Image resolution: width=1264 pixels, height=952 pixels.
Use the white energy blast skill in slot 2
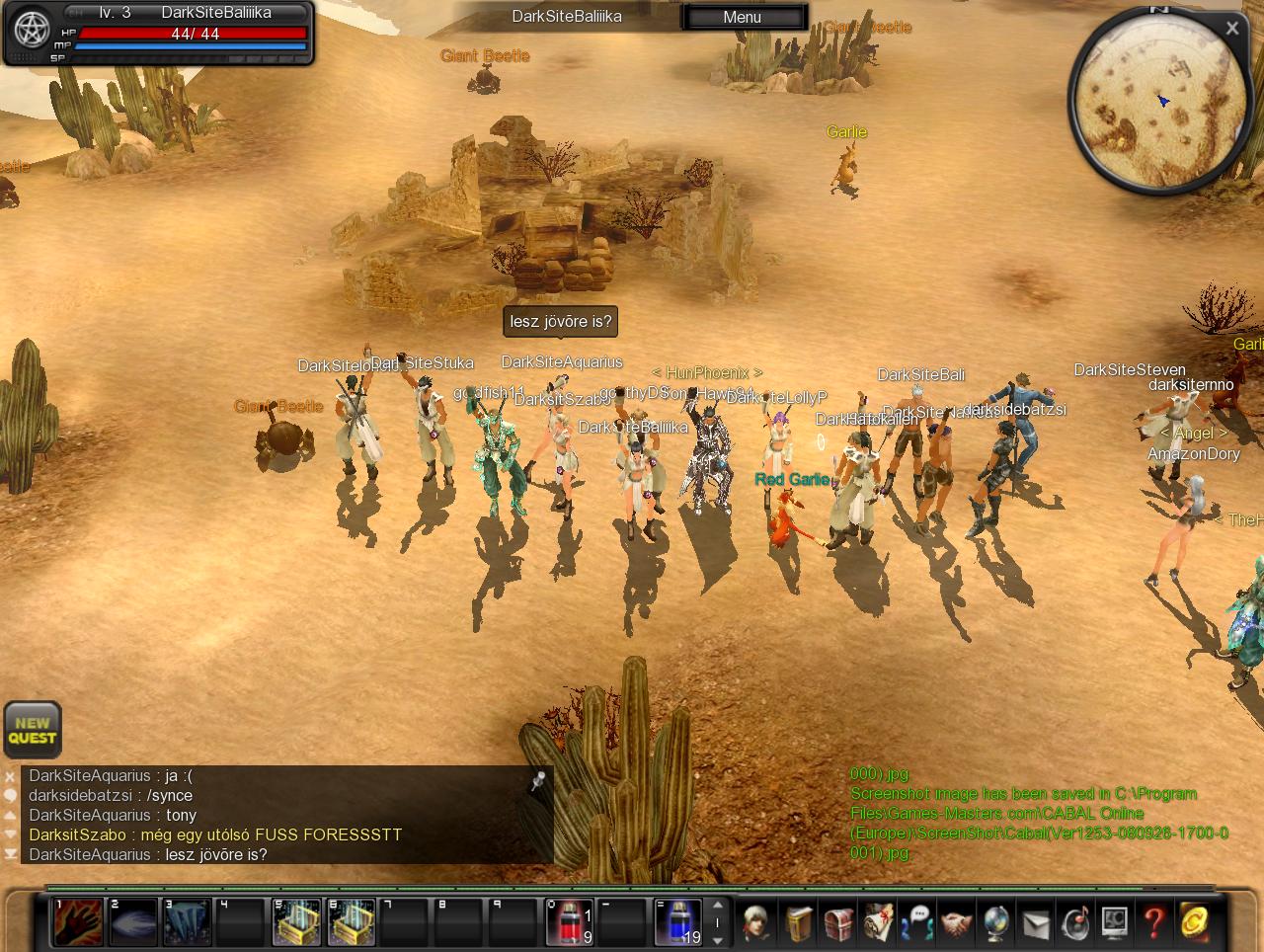132,922
